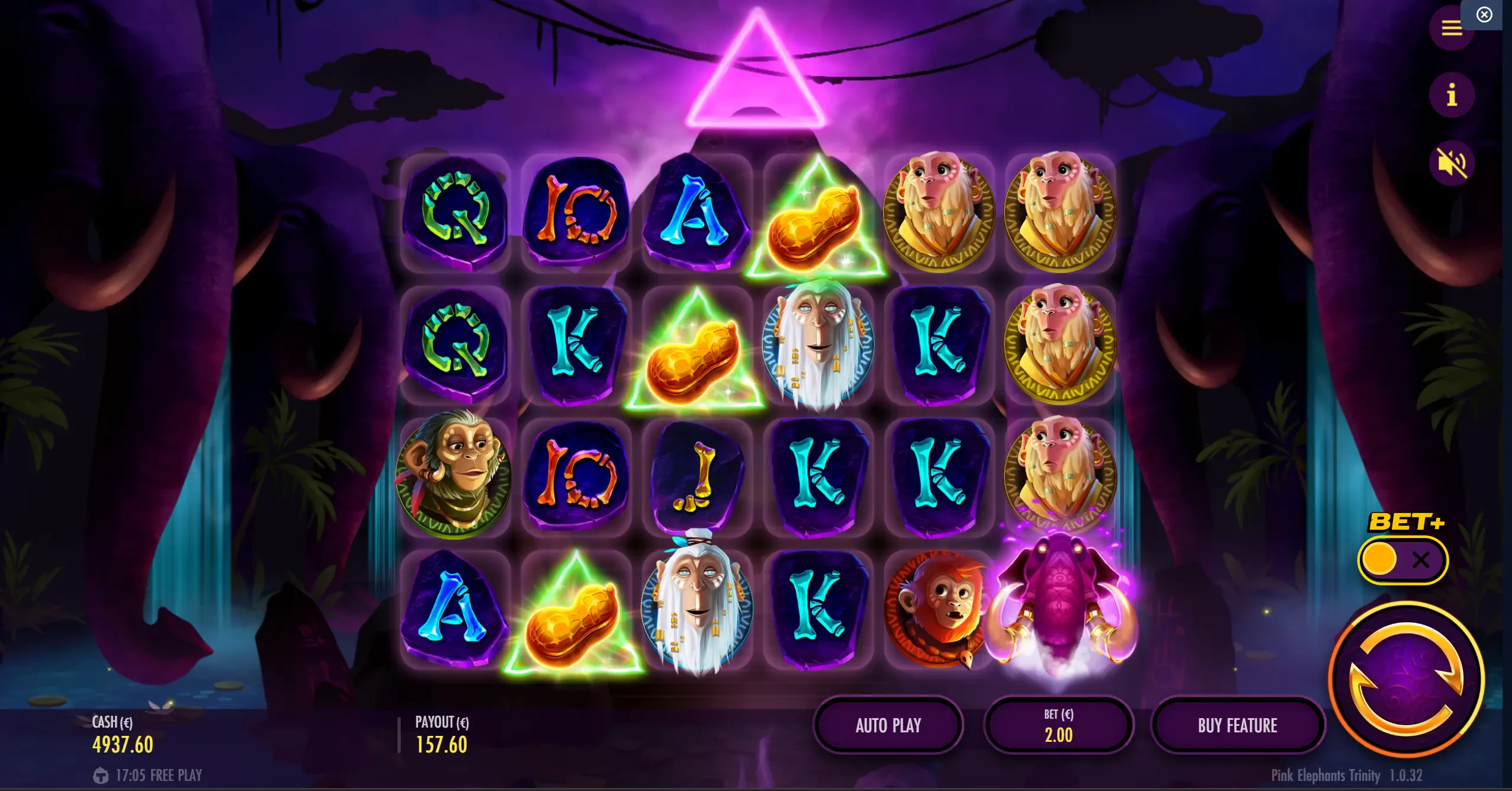Image resolution: width=1512 pixels, height=791 pixels.
Task: Open the Auto Play options
Action: [888, 725]
